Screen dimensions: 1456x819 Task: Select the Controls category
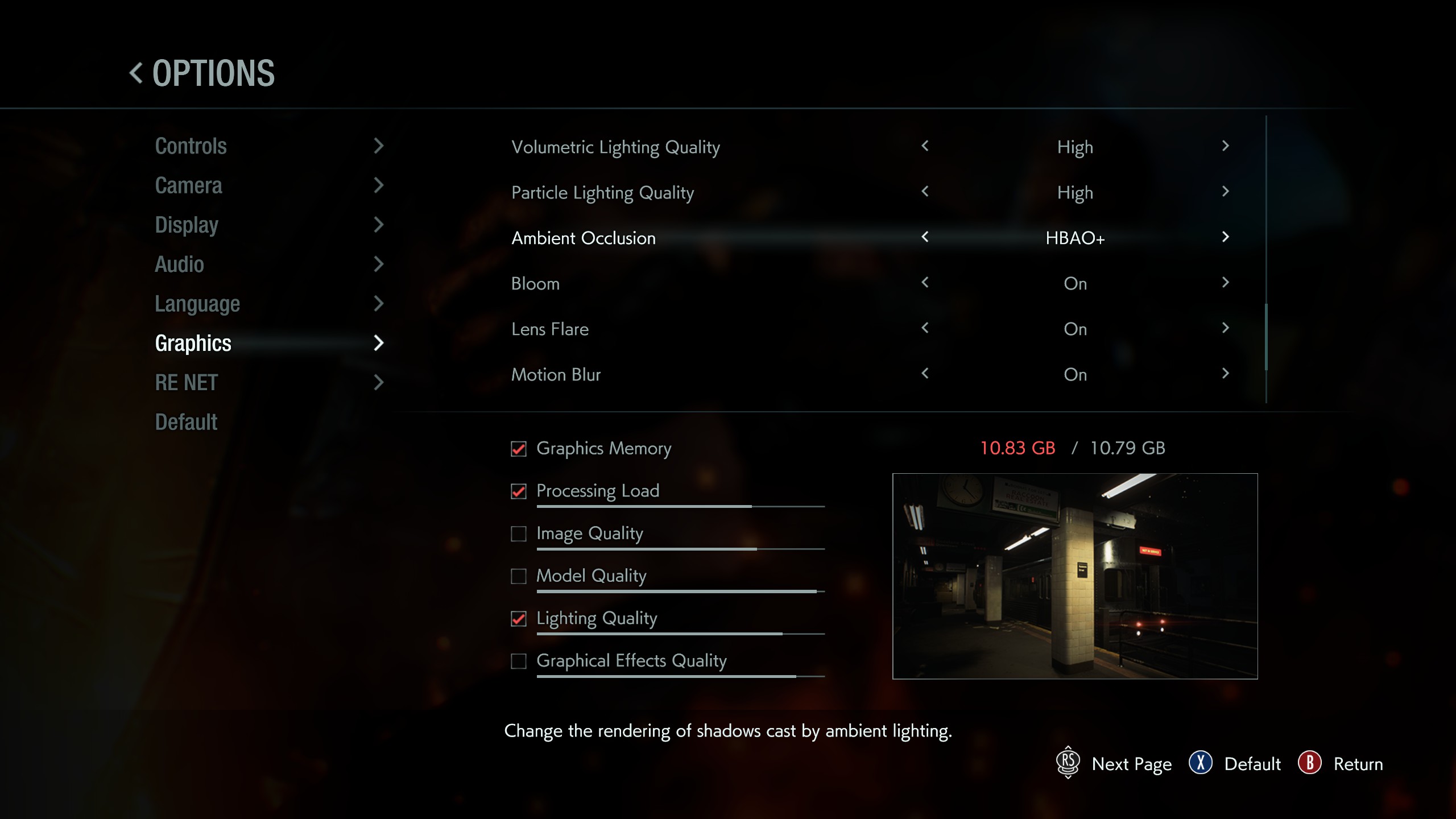click(191, 146)
